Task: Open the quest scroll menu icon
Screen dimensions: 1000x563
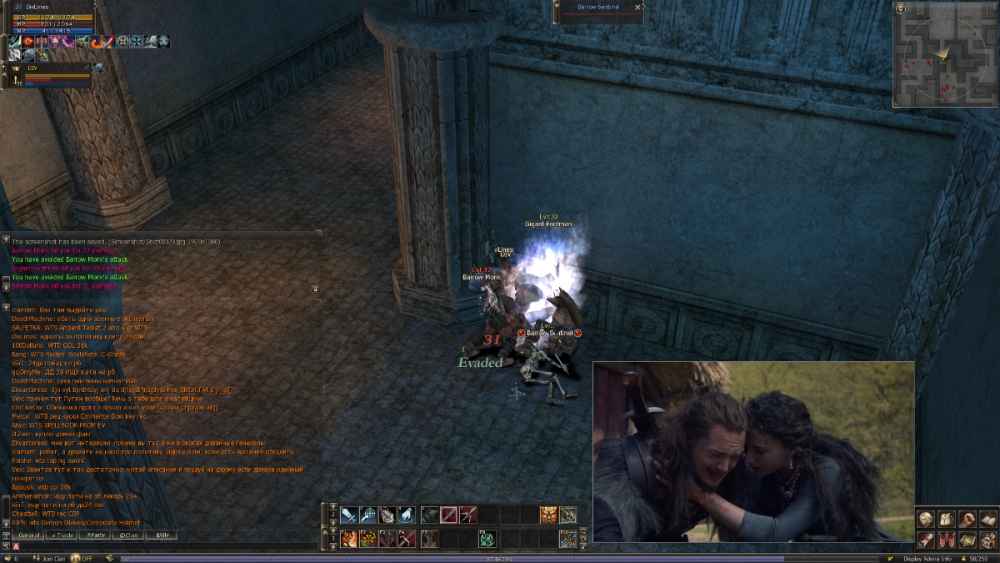Action: (925, 540)
